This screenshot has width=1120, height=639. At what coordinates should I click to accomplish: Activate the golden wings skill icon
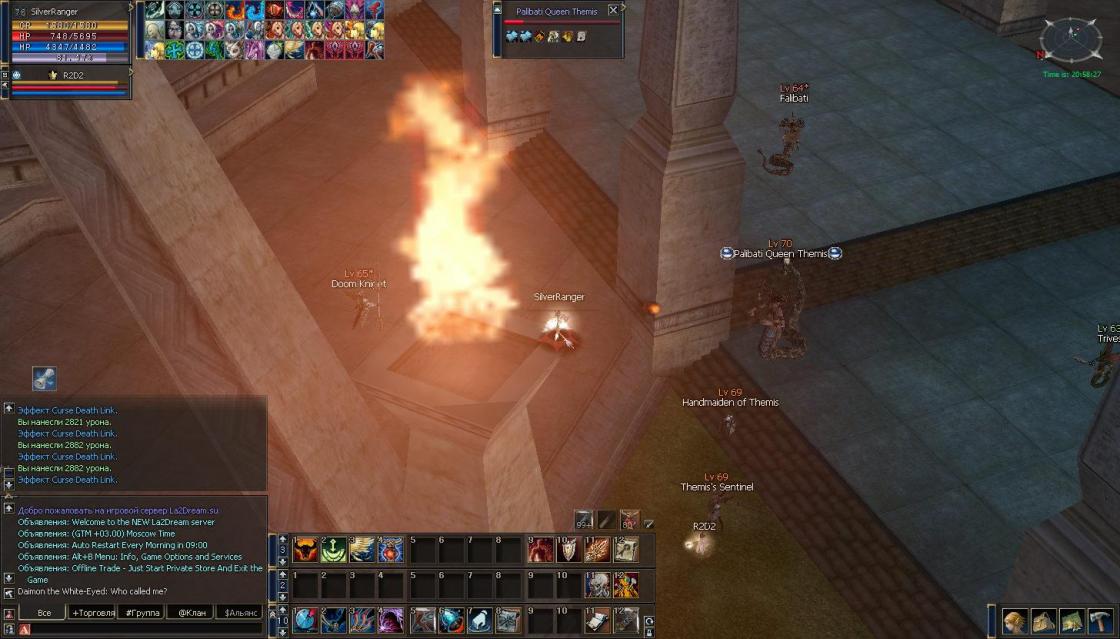[363, 550]
